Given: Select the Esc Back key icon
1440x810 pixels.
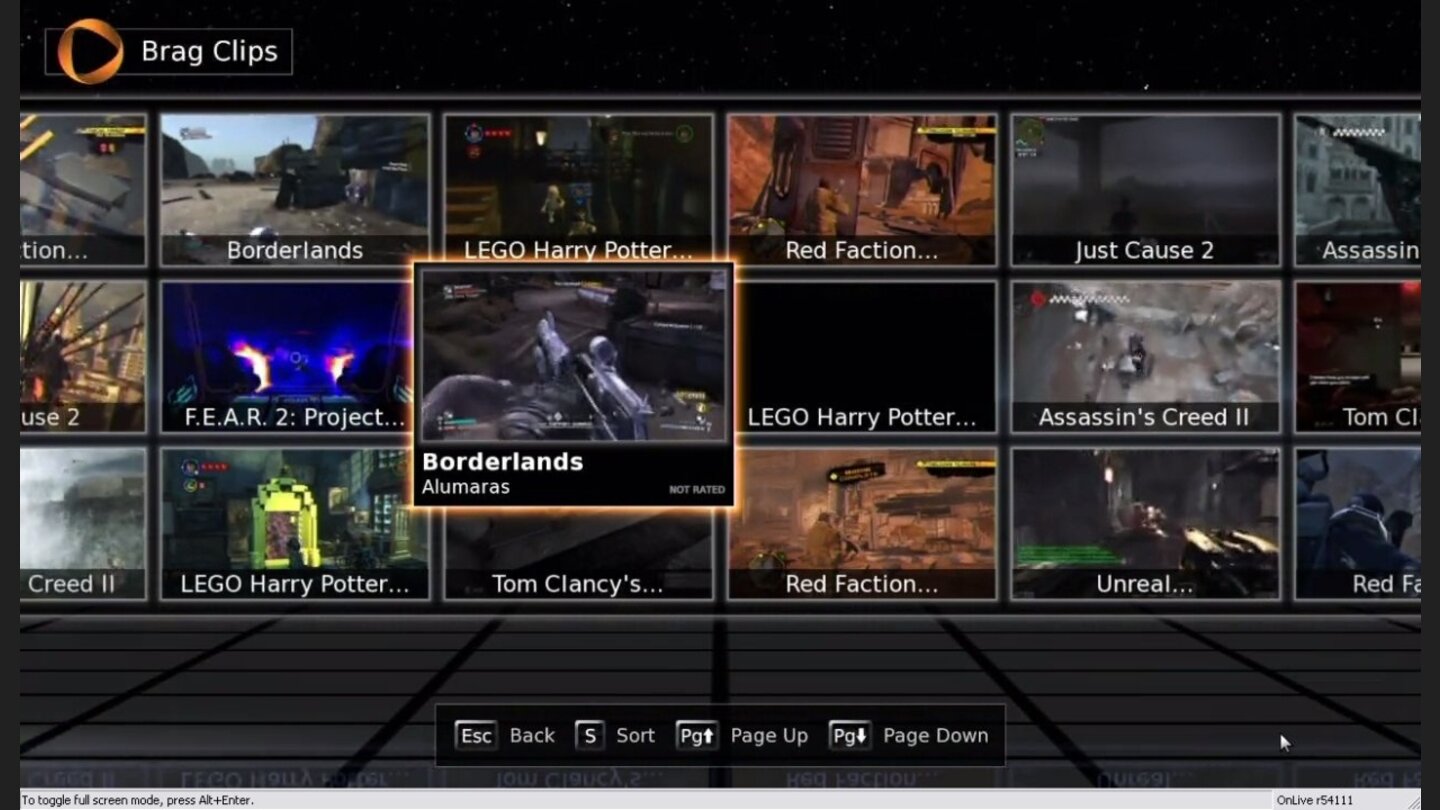Looking at the screenshot, I should (x=476, y=735).
